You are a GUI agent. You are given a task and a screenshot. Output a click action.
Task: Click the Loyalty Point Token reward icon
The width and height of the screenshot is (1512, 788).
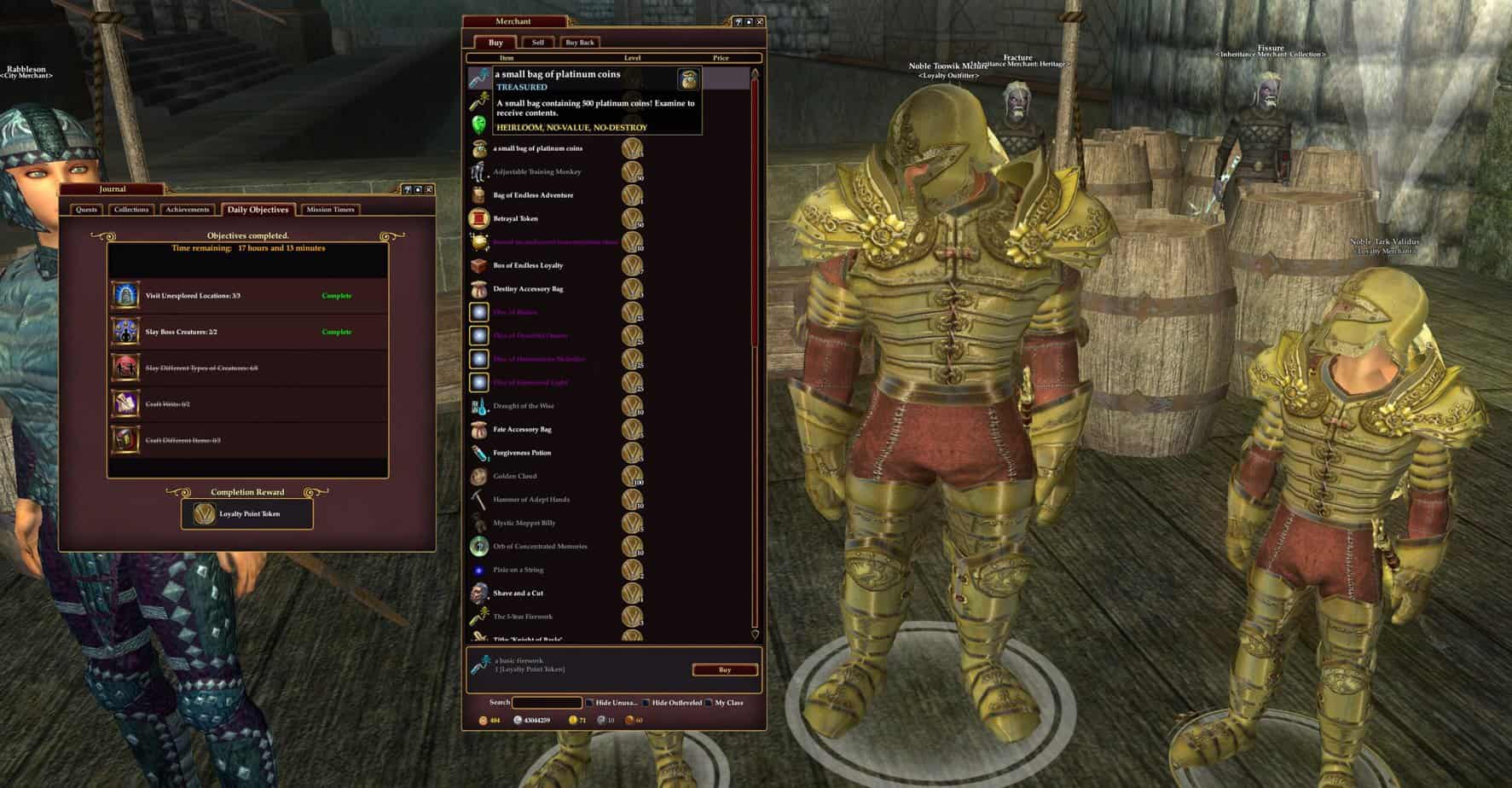(203, 513)
